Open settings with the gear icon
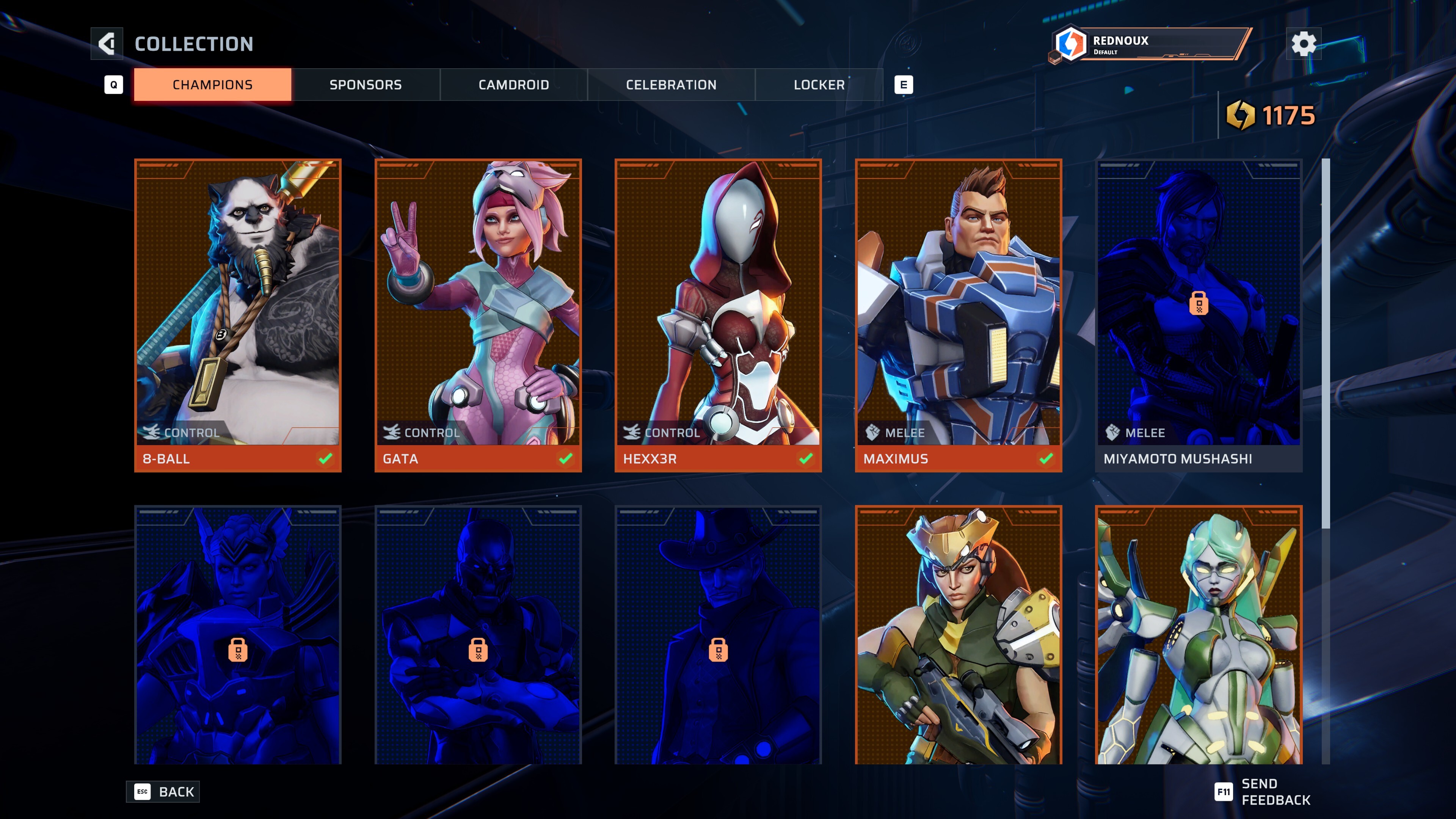Viewport: 1456px width, 819px height. (1304, 44)
